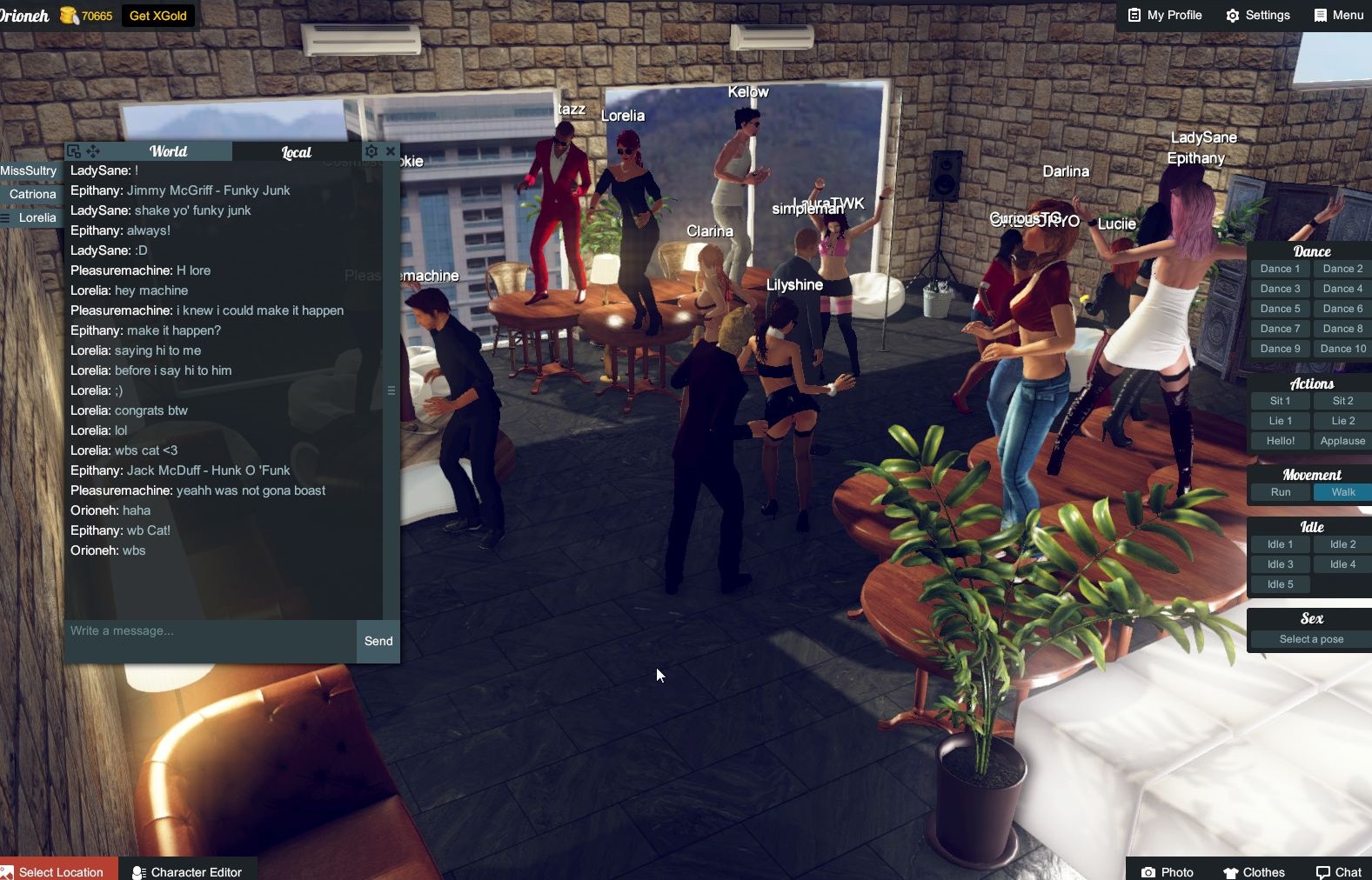Screen dimensions: 1372x880
Task: Switch to the Local chat tab
Action: coord(296,152)
